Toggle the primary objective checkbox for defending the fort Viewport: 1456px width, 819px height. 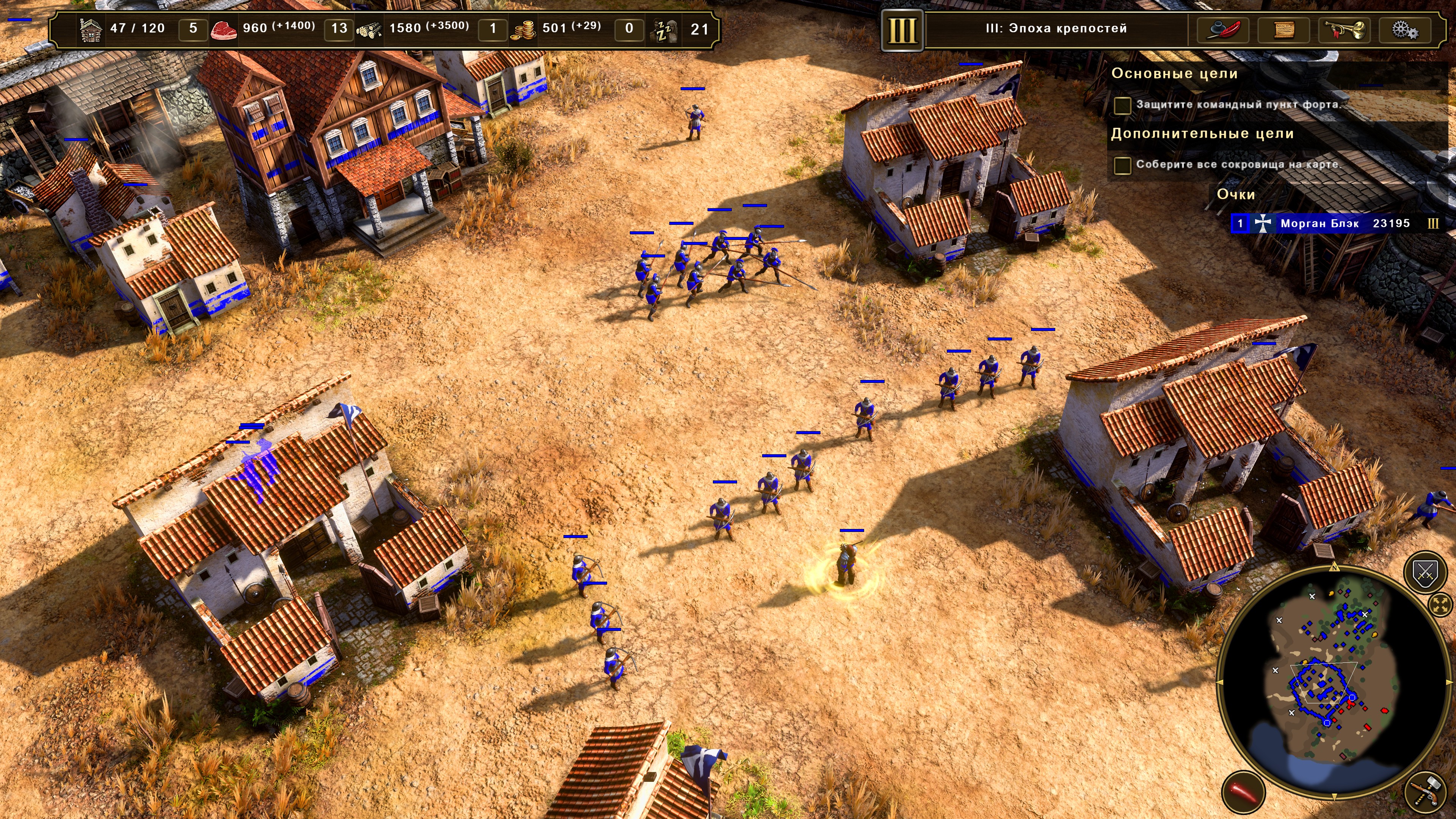(x=1122, y=105)
